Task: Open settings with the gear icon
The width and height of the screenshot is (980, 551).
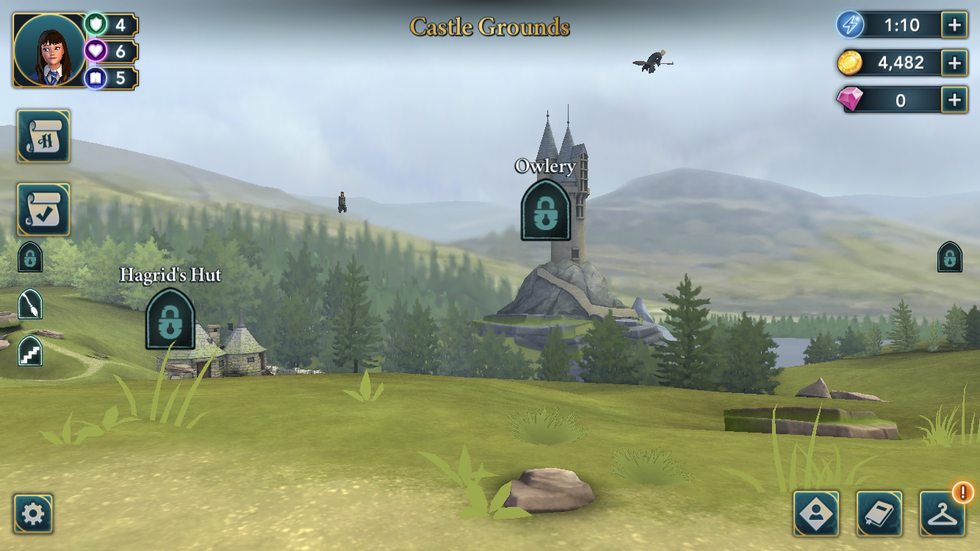Action: [x=33, y=514]
